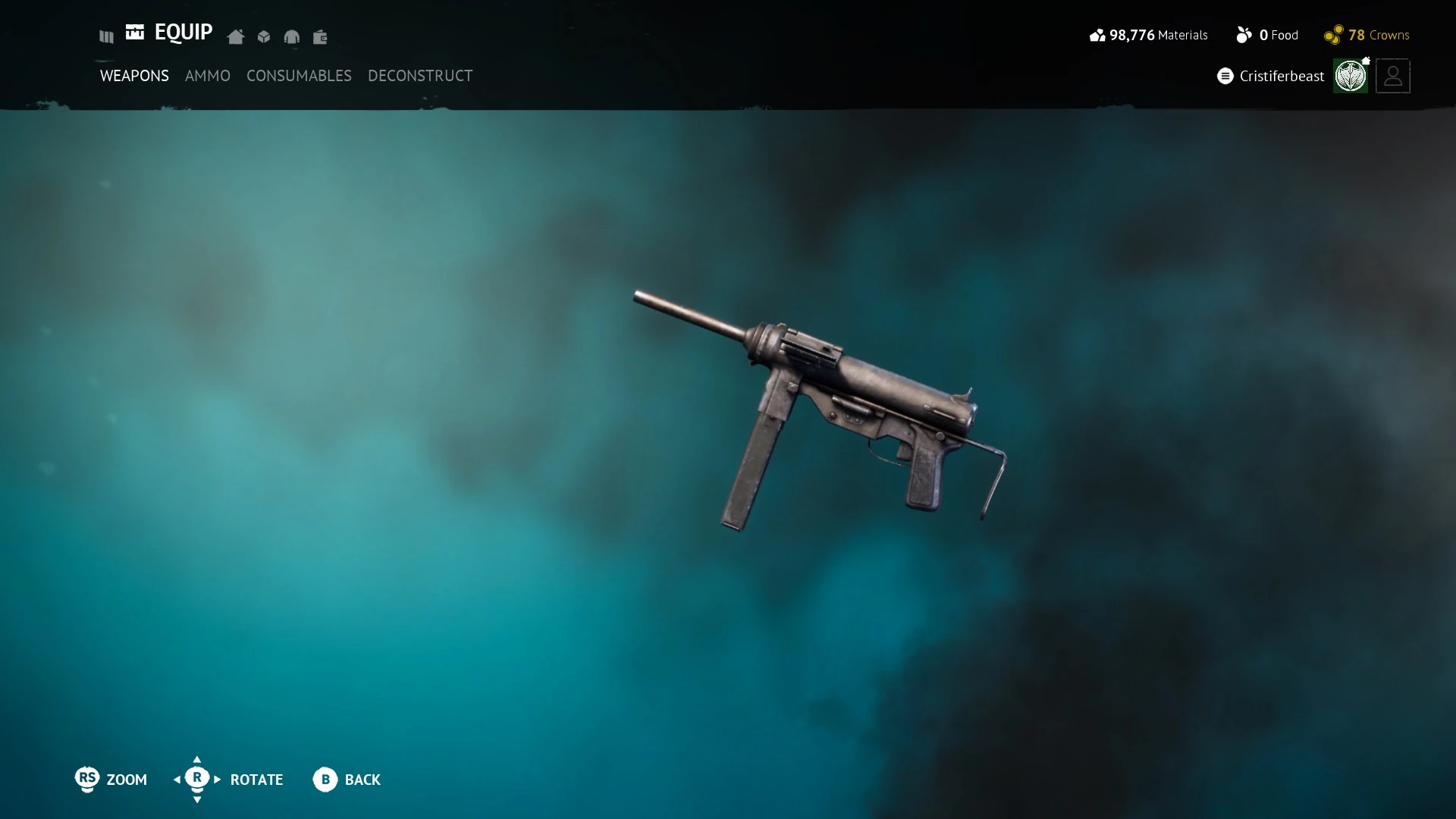Image resolution: width=1456 pixels, height=819 pixels.
Task: Select the clothing outfit icon
Action: click(x=292, y=36)
